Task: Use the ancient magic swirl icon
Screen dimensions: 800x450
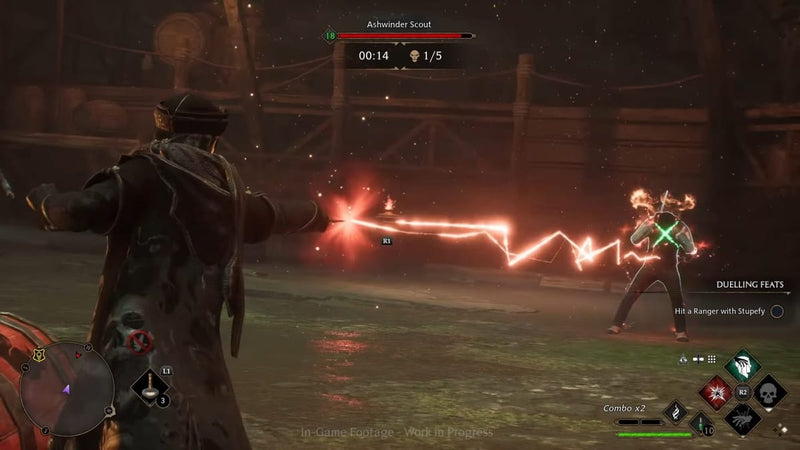Action: [x=677, y=412]
